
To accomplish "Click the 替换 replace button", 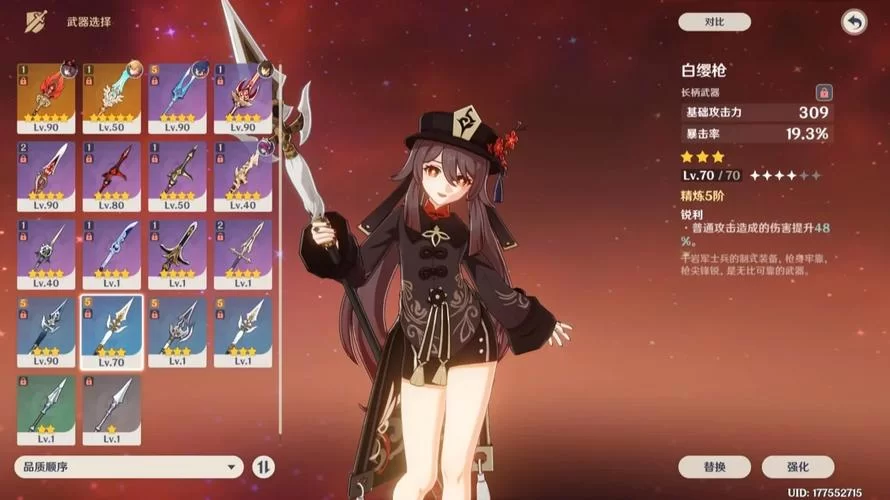I will coord(714,467).
